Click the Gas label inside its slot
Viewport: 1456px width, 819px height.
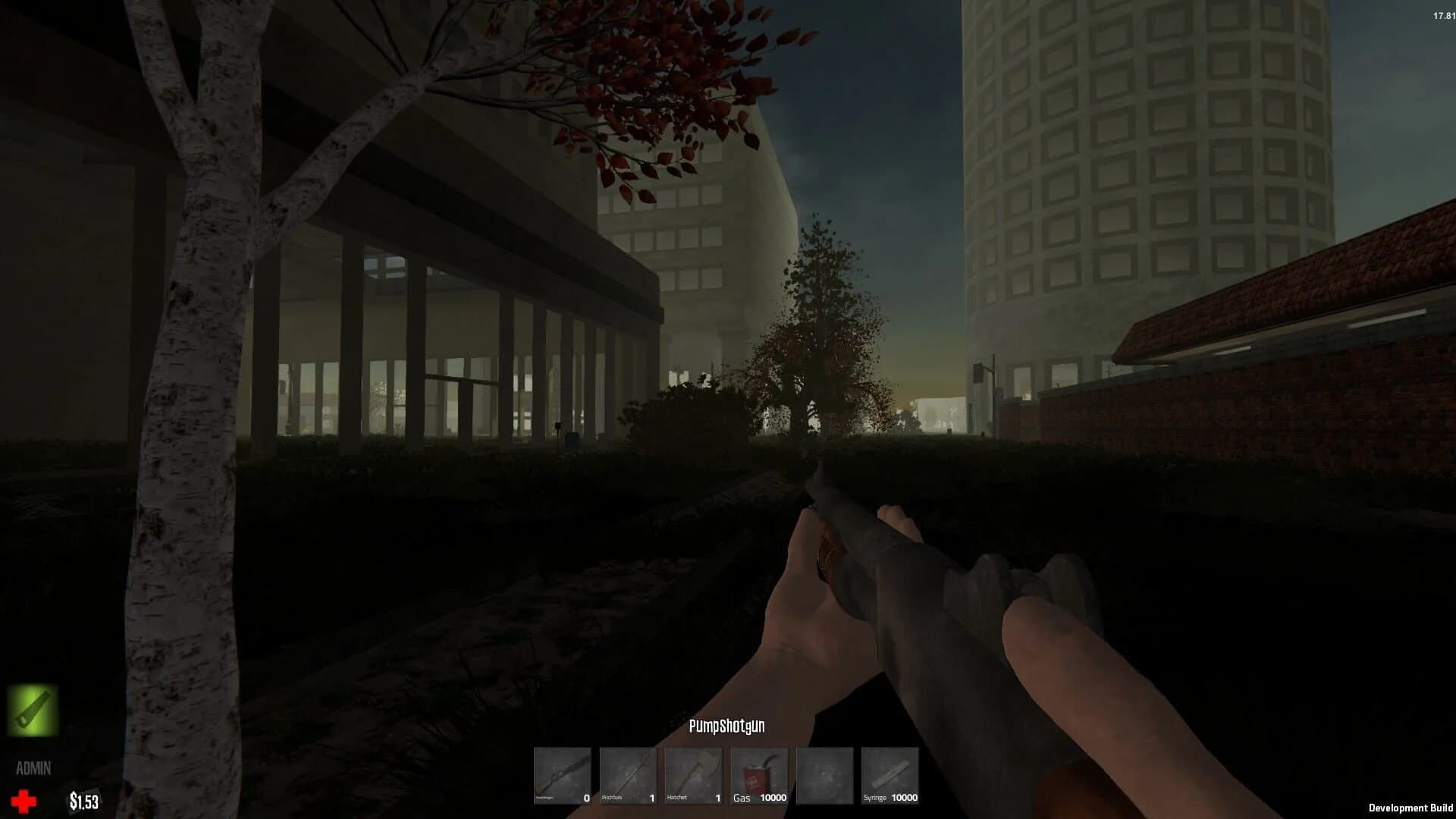coord(742,797)
